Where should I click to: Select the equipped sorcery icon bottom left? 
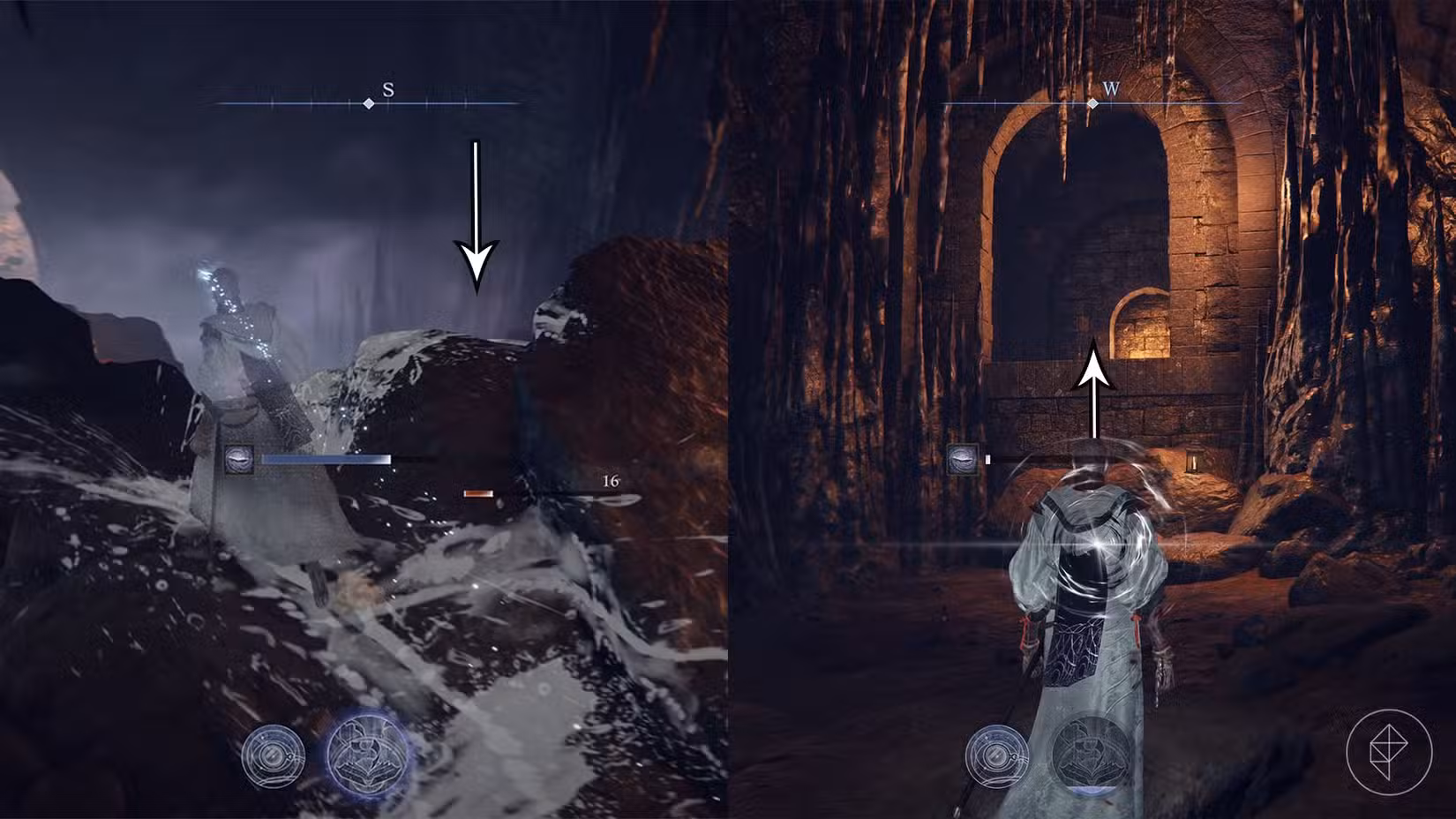274,755
